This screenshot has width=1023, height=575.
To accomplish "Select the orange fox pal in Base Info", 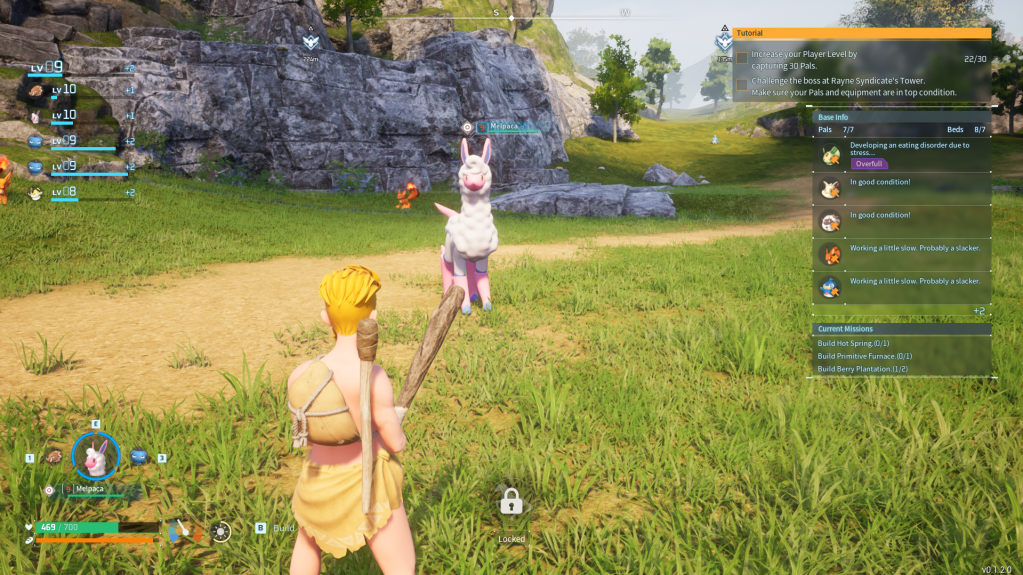I will point(831,254).
